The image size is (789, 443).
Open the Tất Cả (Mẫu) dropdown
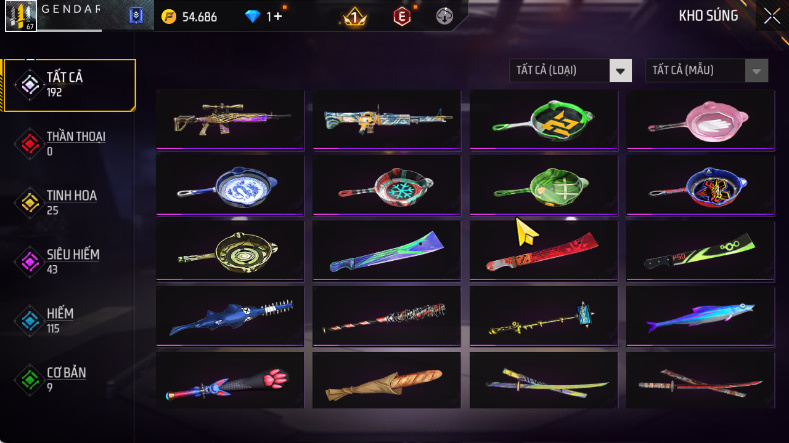(x=708, y=70)
